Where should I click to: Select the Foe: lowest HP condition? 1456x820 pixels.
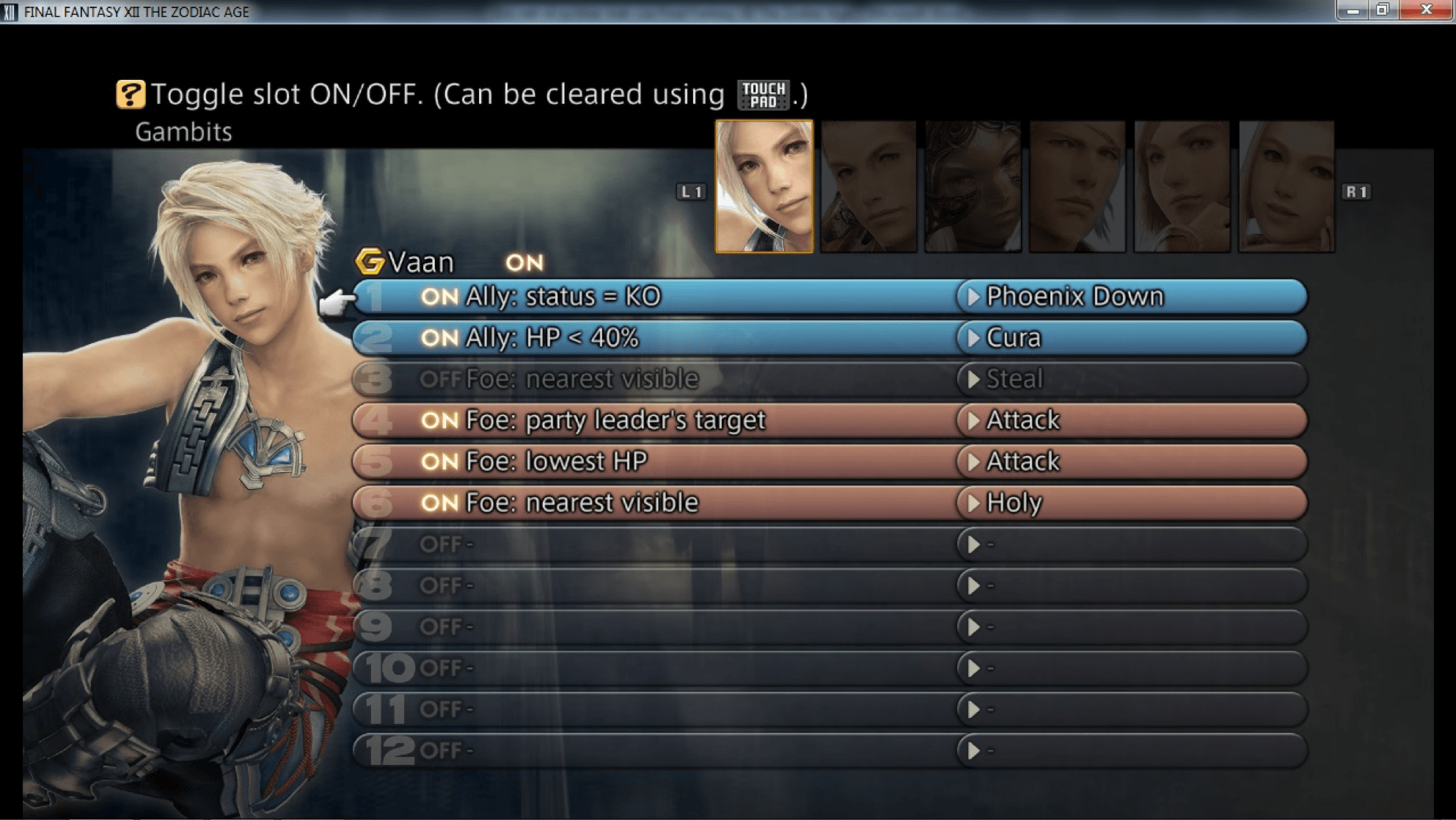point(556,461)
